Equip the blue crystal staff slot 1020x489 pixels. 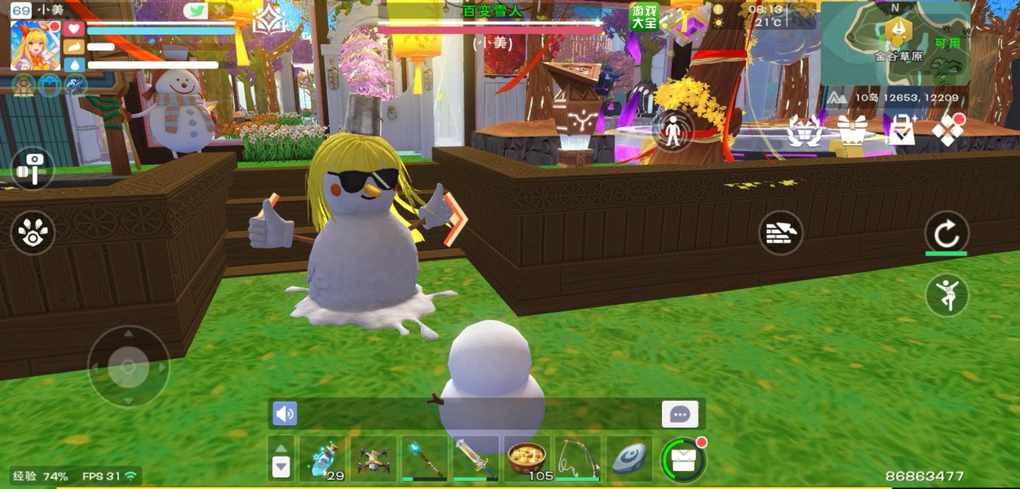tap(424, 458)
